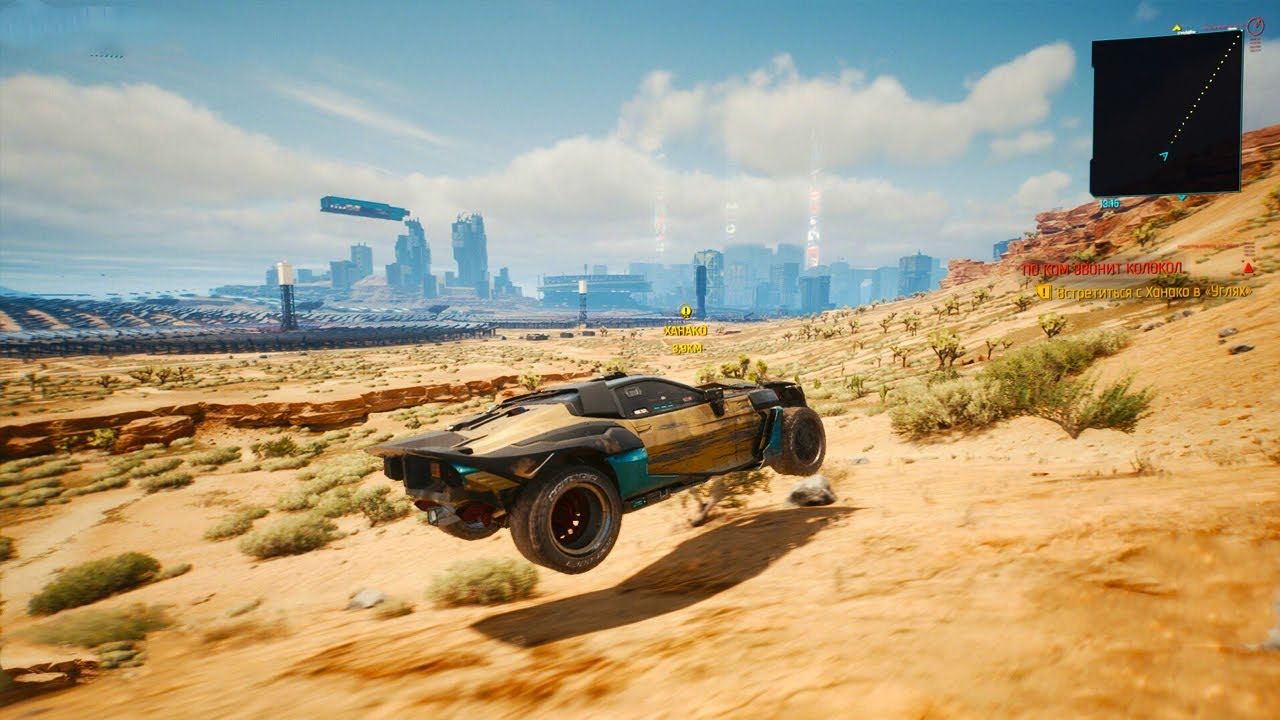Click the ХАНАКО destination label

point(686,330)
